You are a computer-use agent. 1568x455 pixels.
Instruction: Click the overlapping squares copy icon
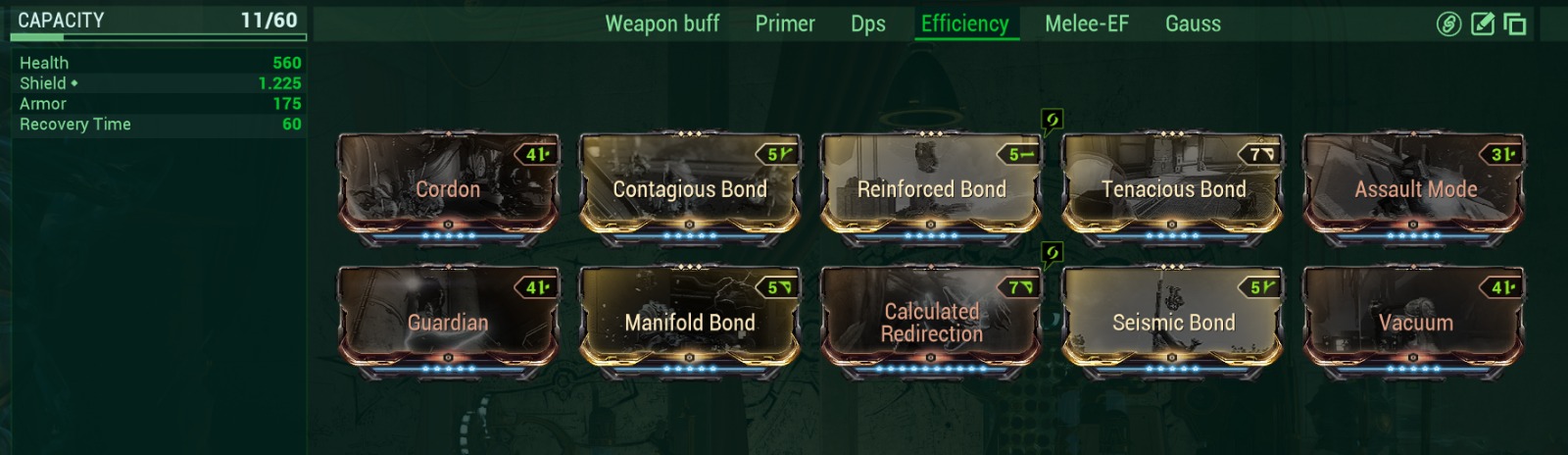[x=1515, y=25]
